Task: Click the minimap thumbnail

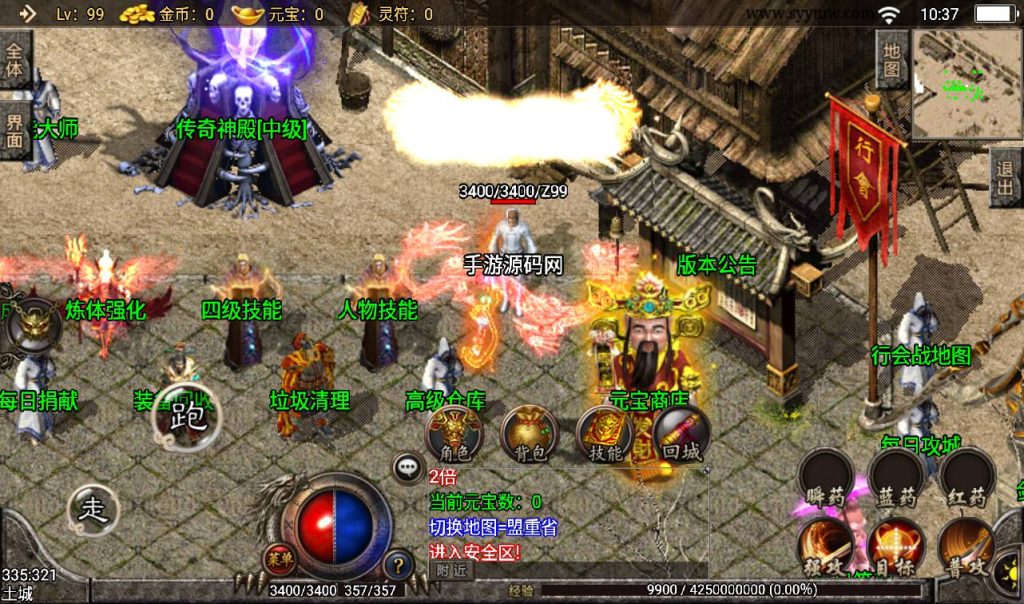Action: coord(966,85)
